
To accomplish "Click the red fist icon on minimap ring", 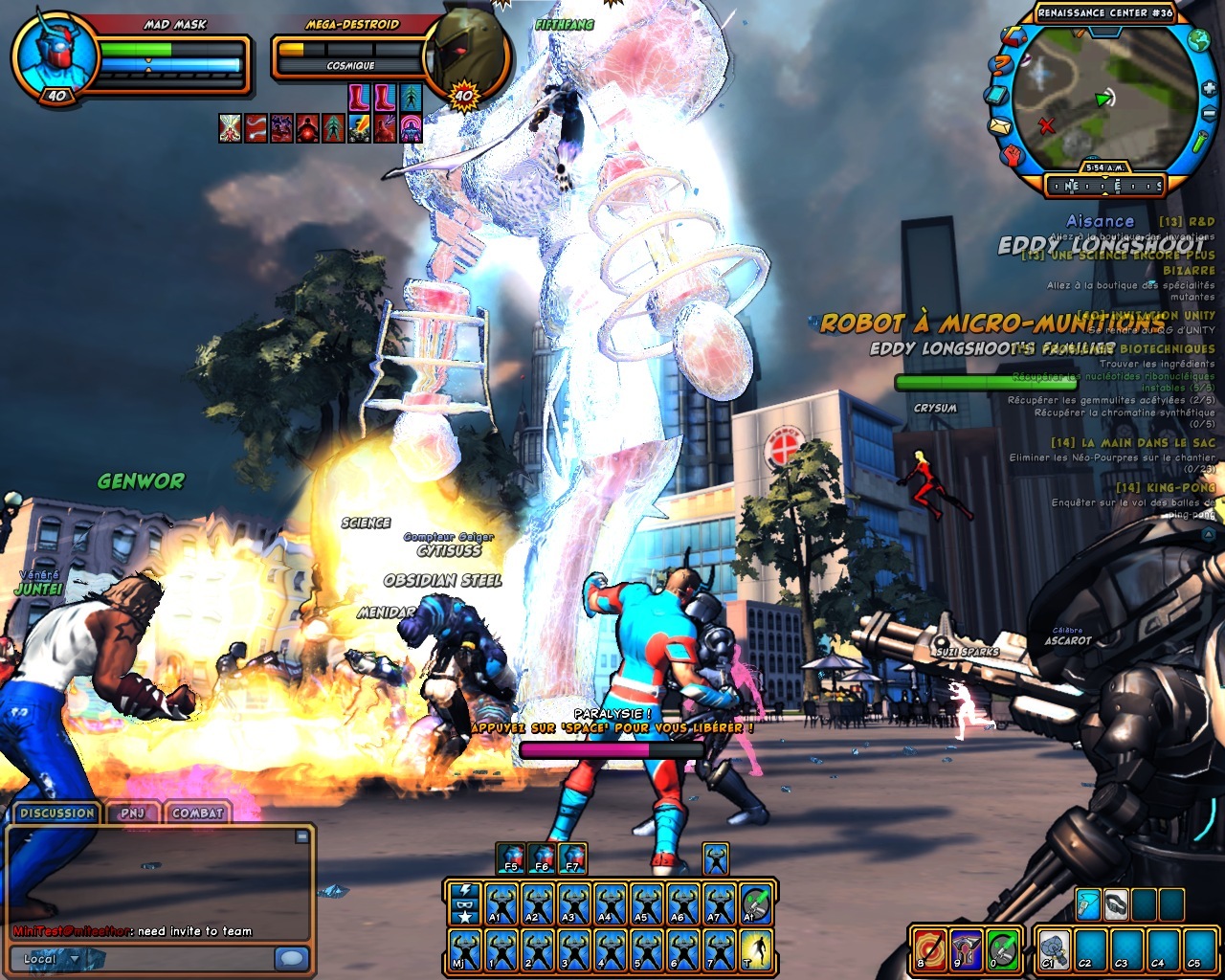I will pos(1014,154).
